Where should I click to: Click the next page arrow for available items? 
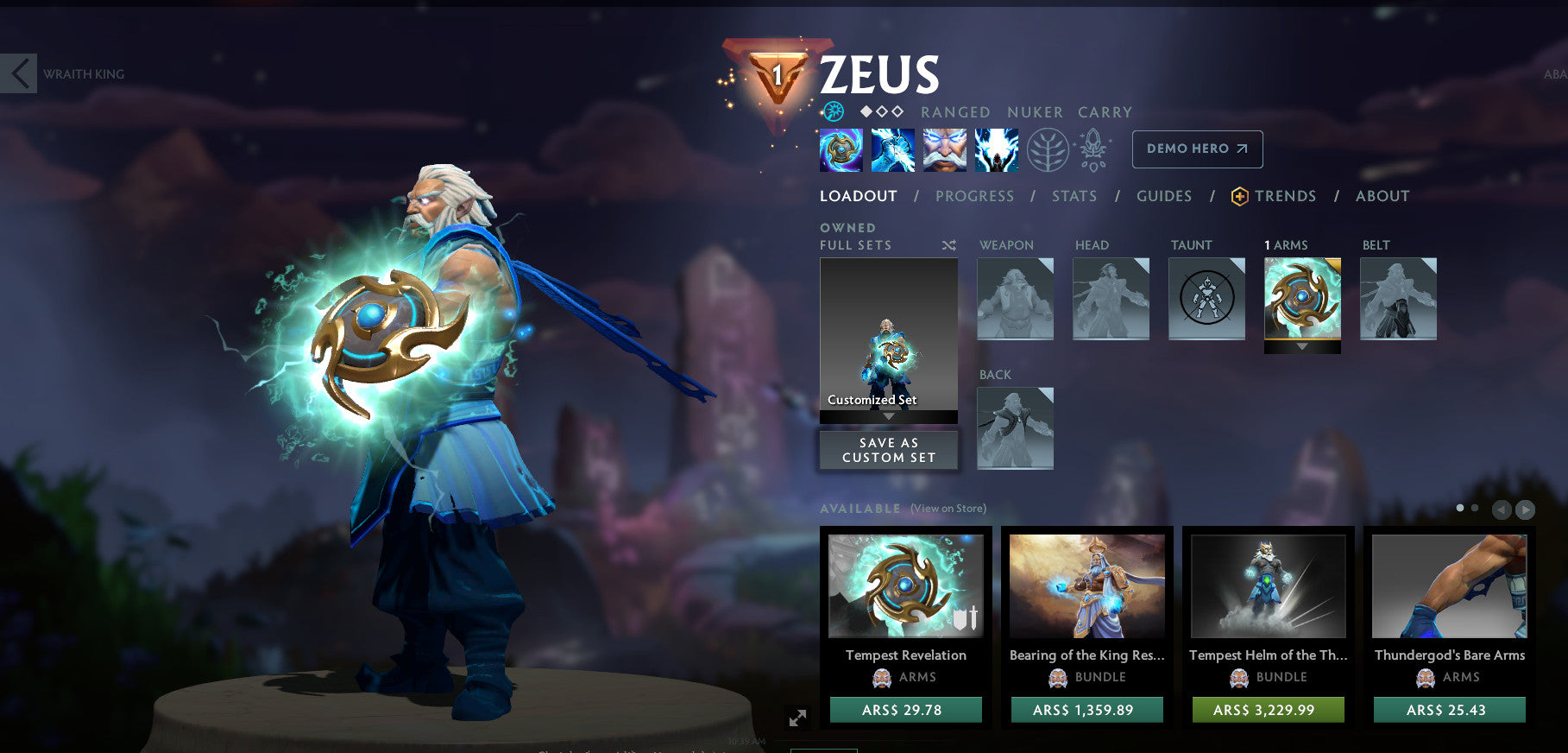tap(1526, 509)
